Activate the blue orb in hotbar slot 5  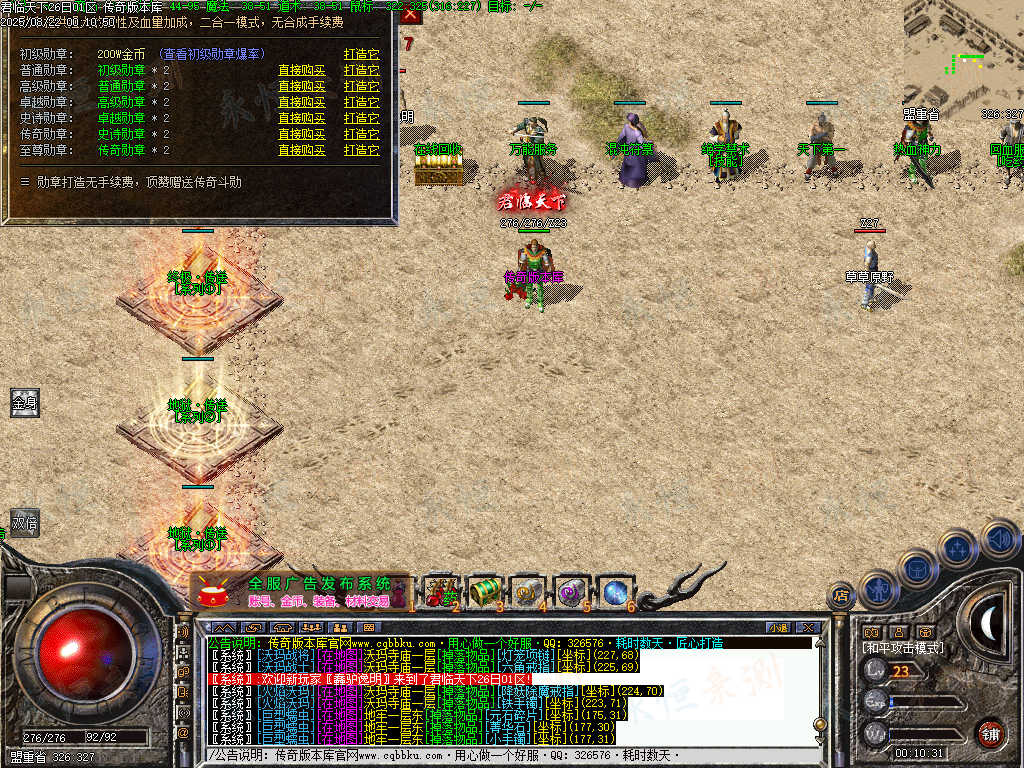614,591
